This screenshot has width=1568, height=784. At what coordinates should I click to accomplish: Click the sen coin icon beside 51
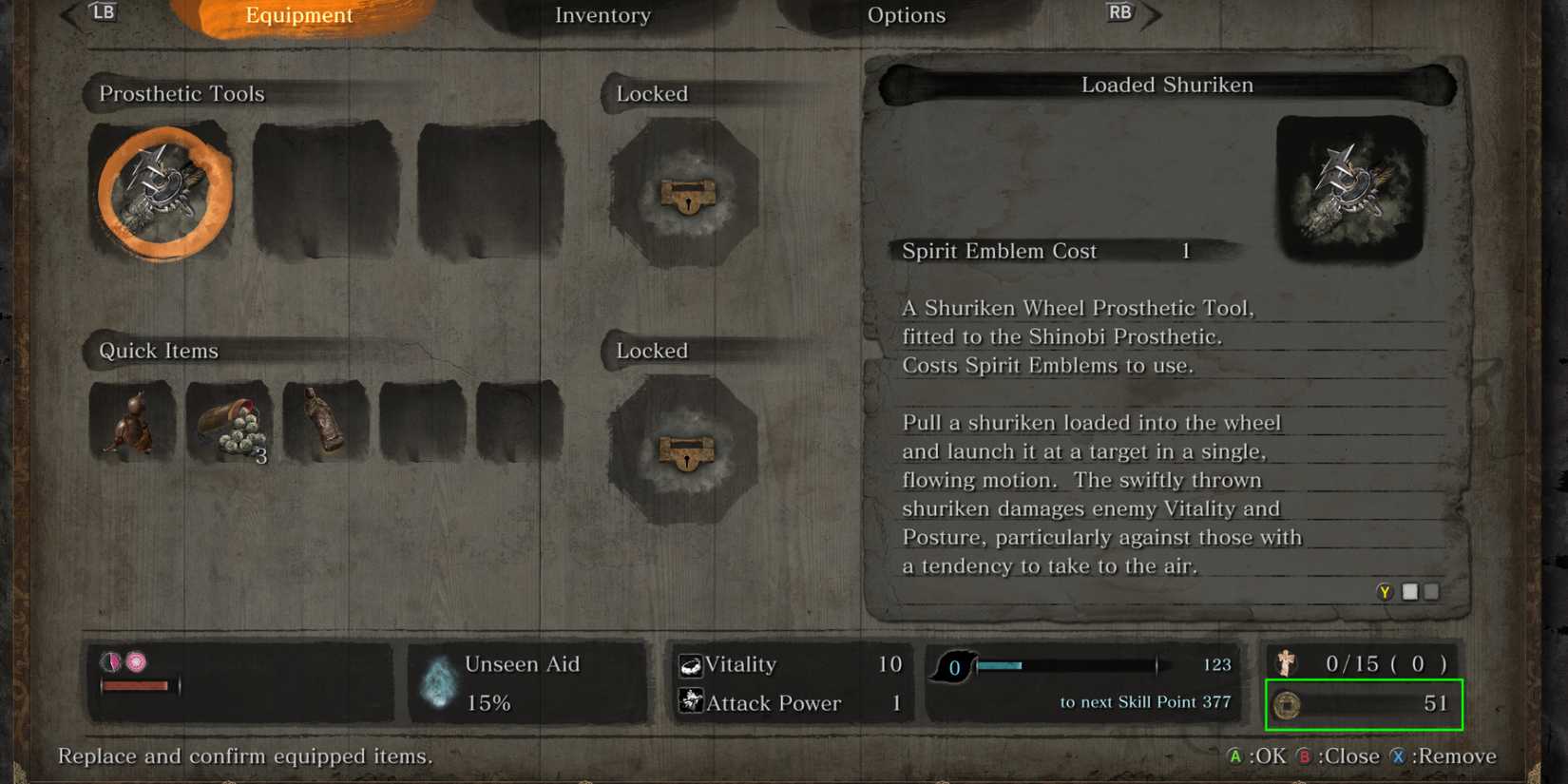coord(1289,704)
